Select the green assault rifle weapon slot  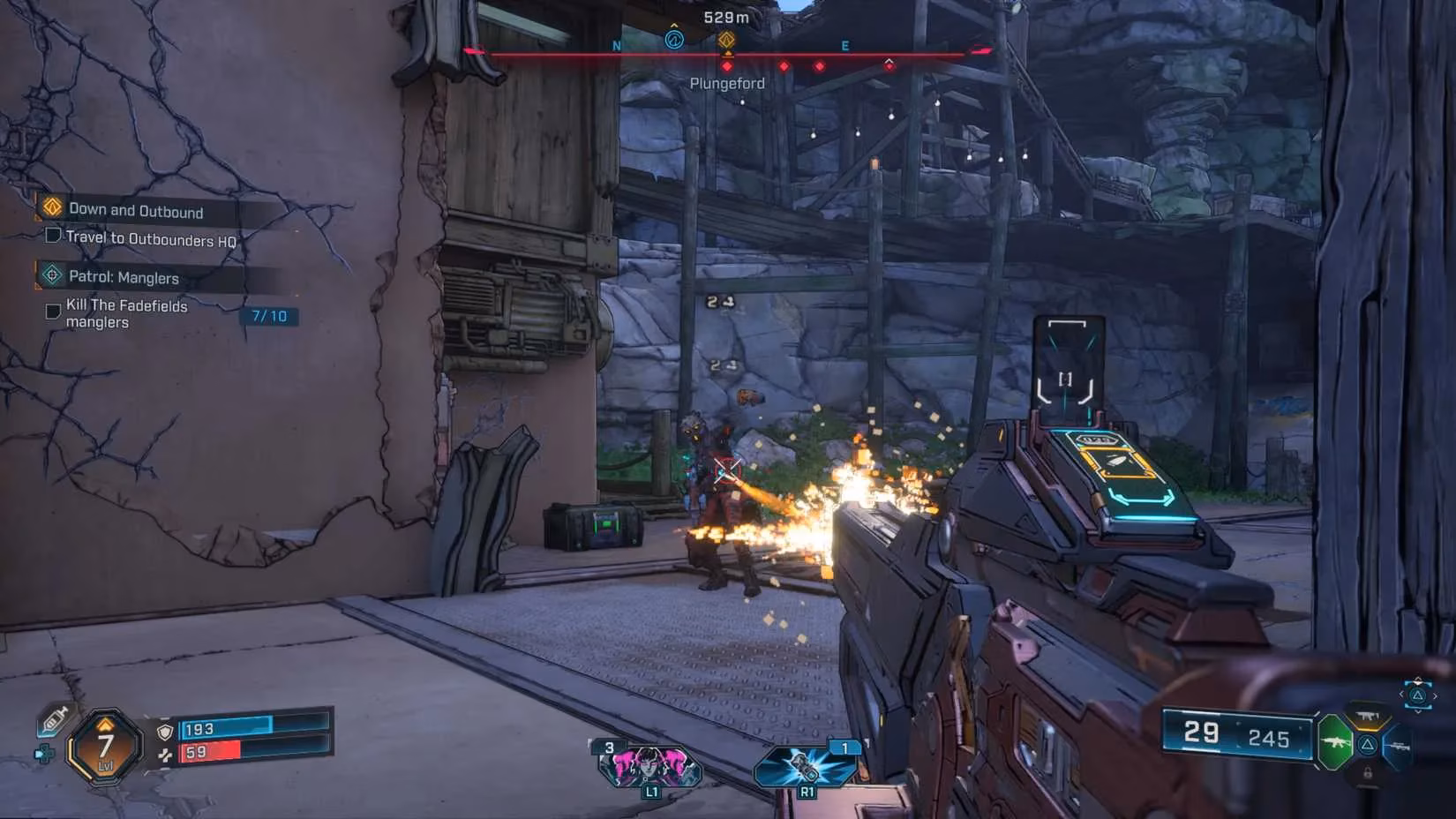click(1336, 743)
